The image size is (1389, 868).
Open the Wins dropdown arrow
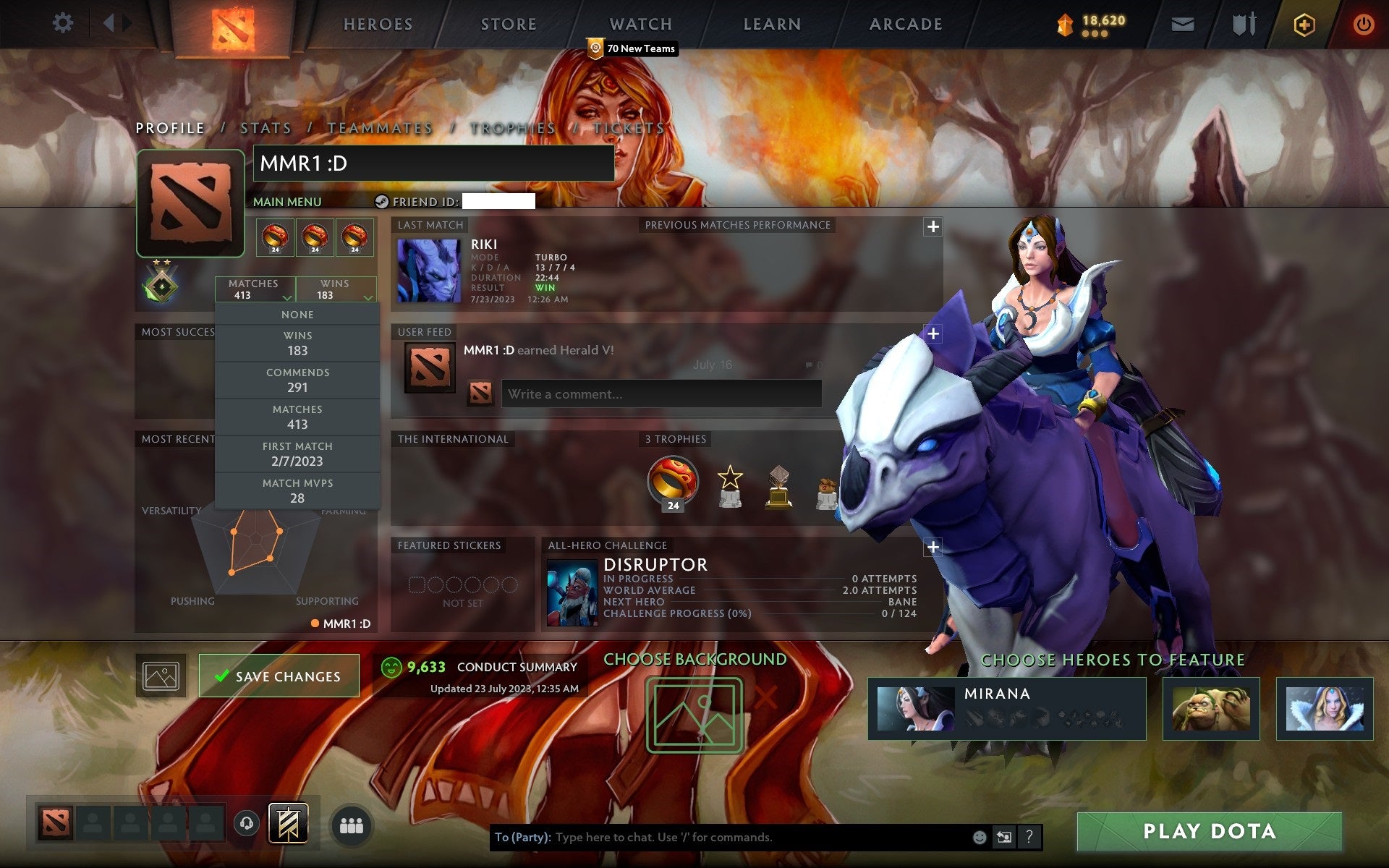click(368, 297)
